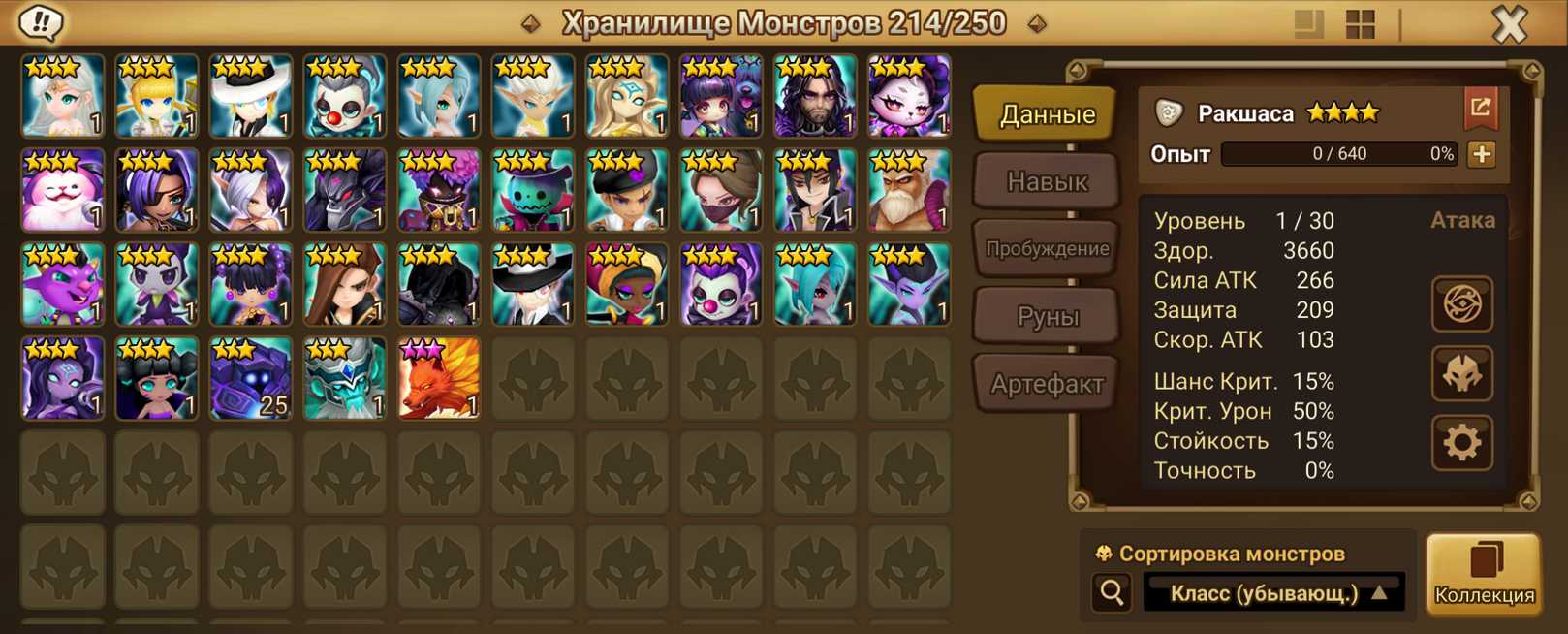Close the Monster Storage window

tap(1509, 24)
